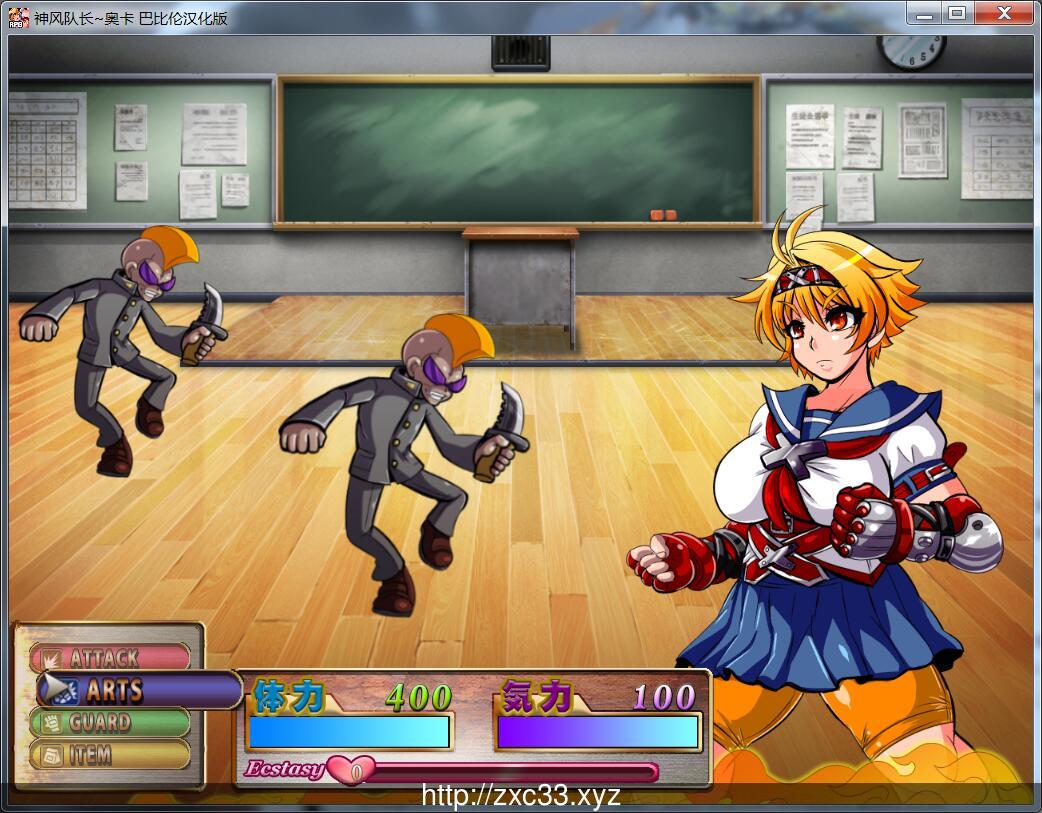Image resolution: width=1042 pixels, height=813 pixels.
Task: Minimize the game window
Action: coord(924,13)
